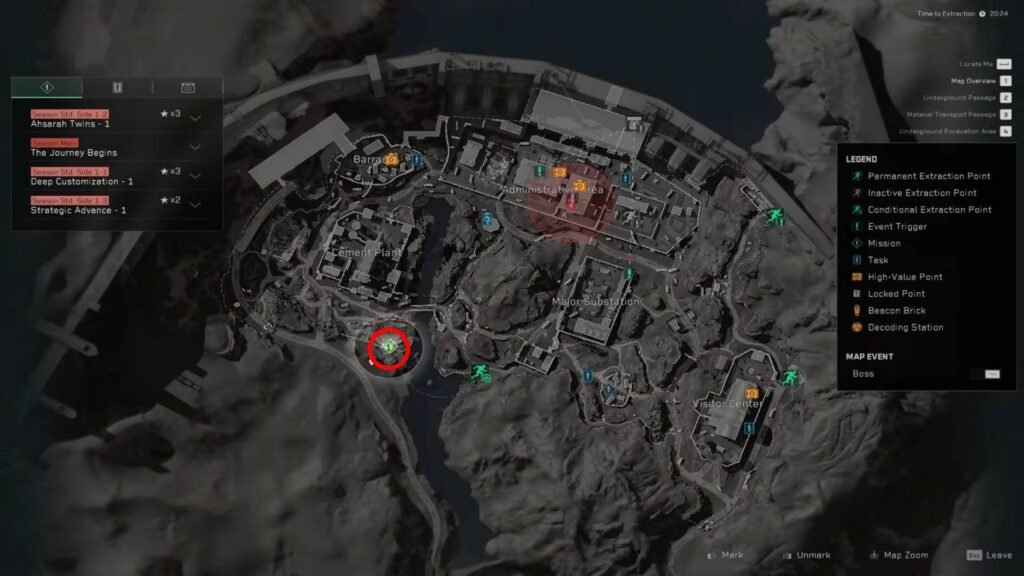
Task: Expand the Deep Customization - 1 mission
Action: pyautogui.click(x=195, y=176)
